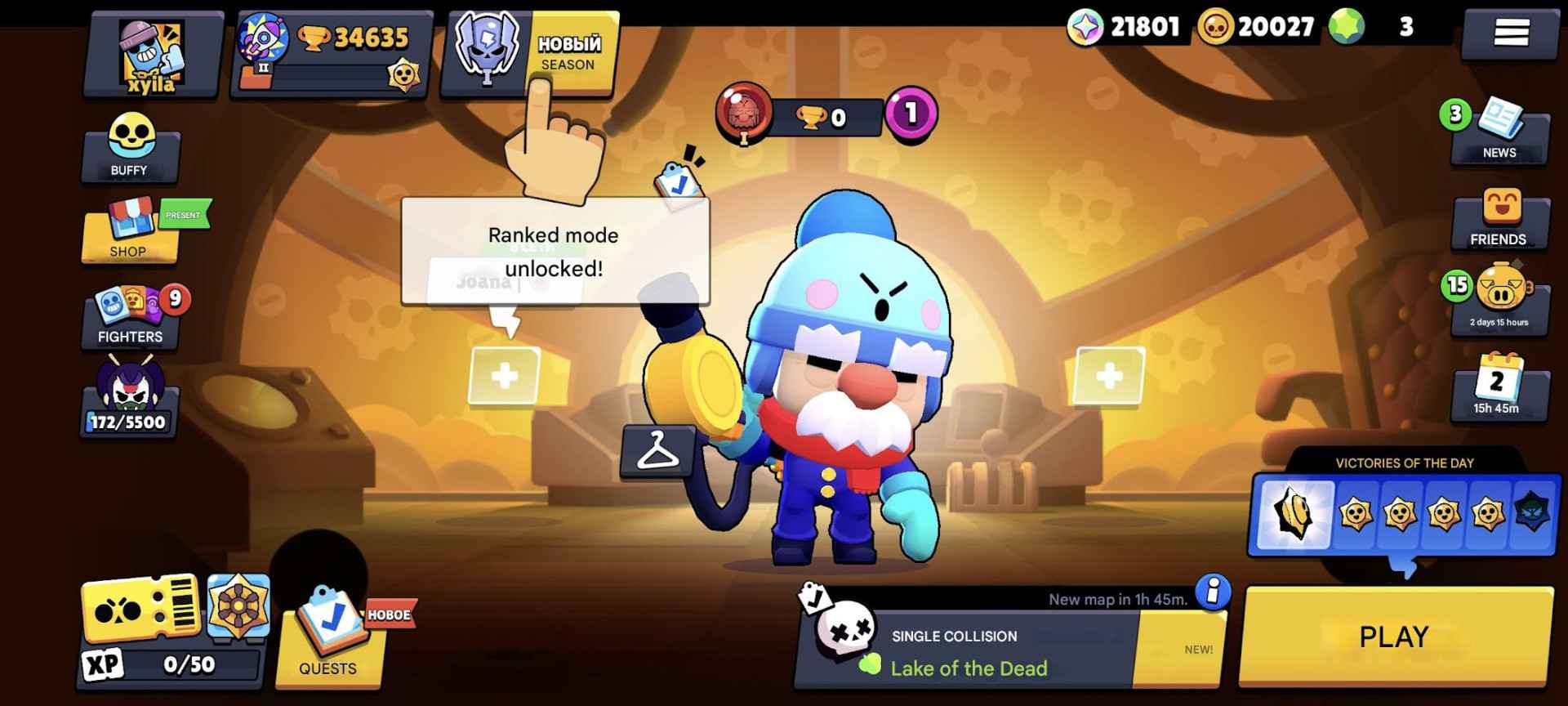Select the Fighters (Brawlers) icon
This screenshot has width=1568, height=706.
[x=129, y=315]
